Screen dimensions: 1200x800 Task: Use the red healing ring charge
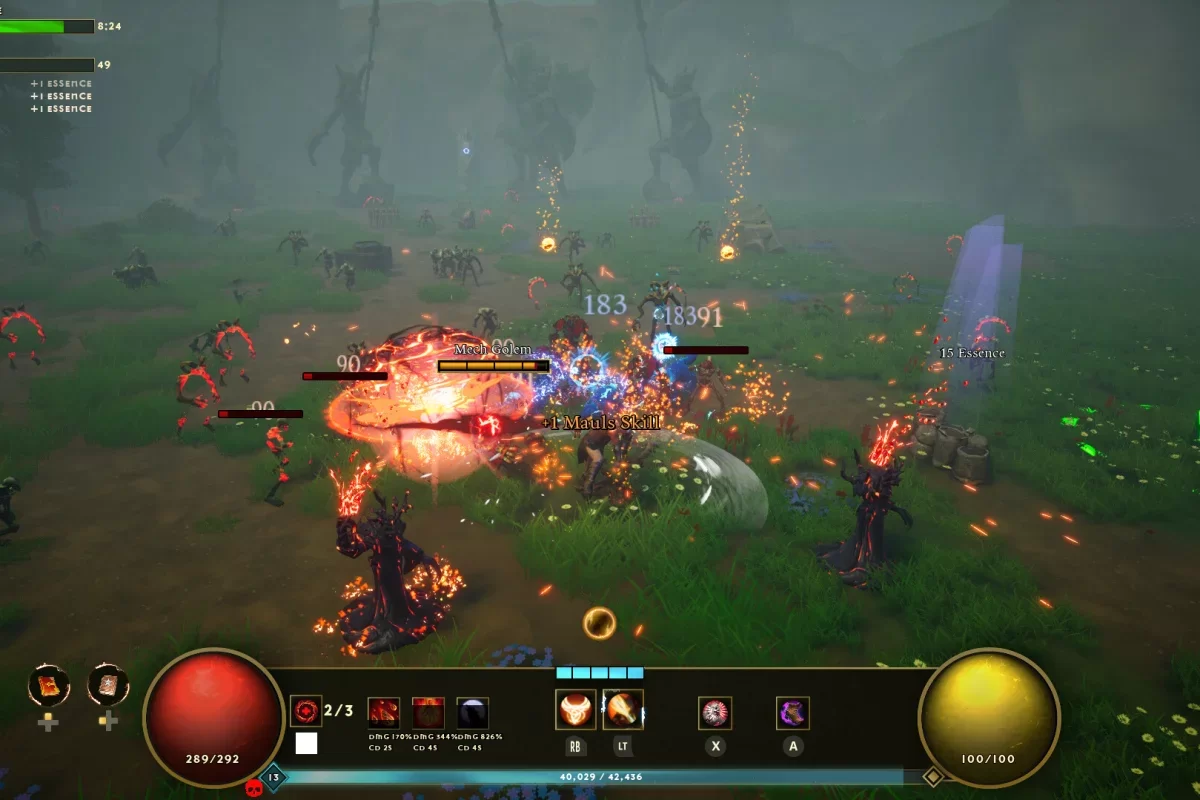point(305,711)
